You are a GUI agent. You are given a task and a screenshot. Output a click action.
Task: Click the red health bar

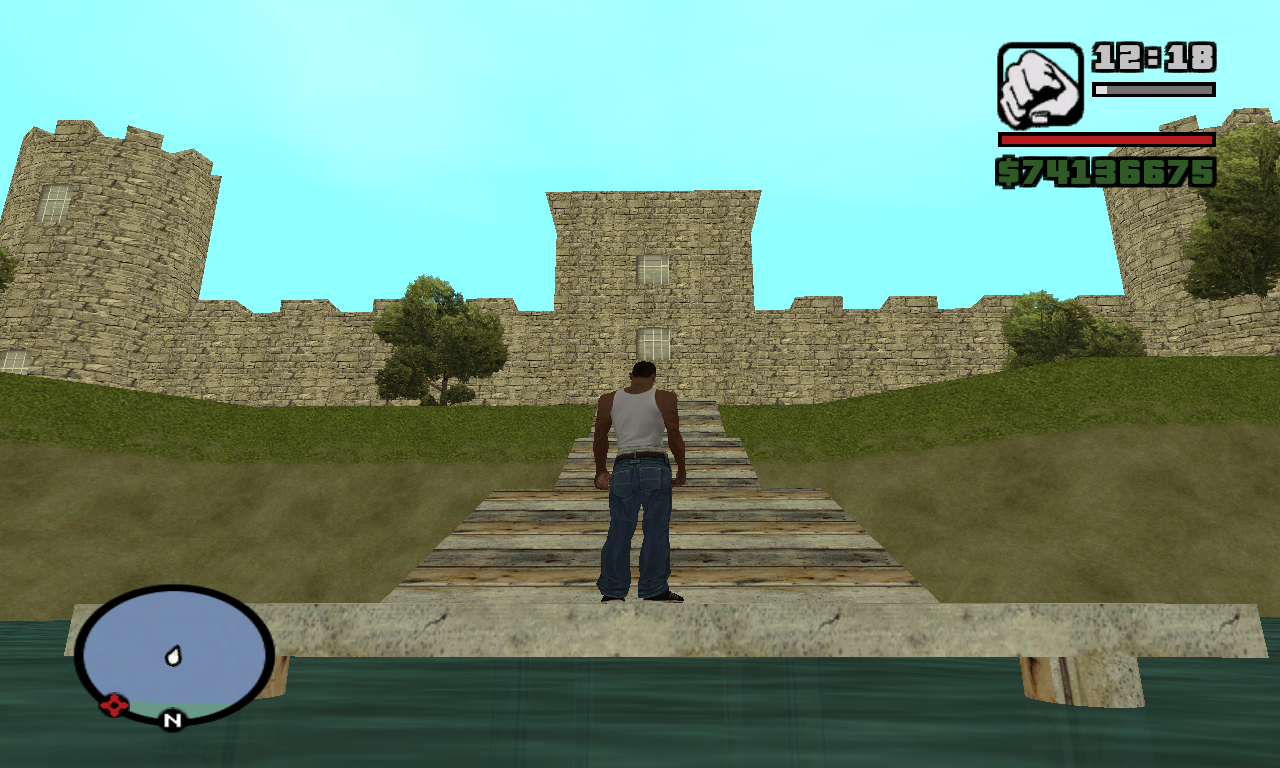(1105, 140)
